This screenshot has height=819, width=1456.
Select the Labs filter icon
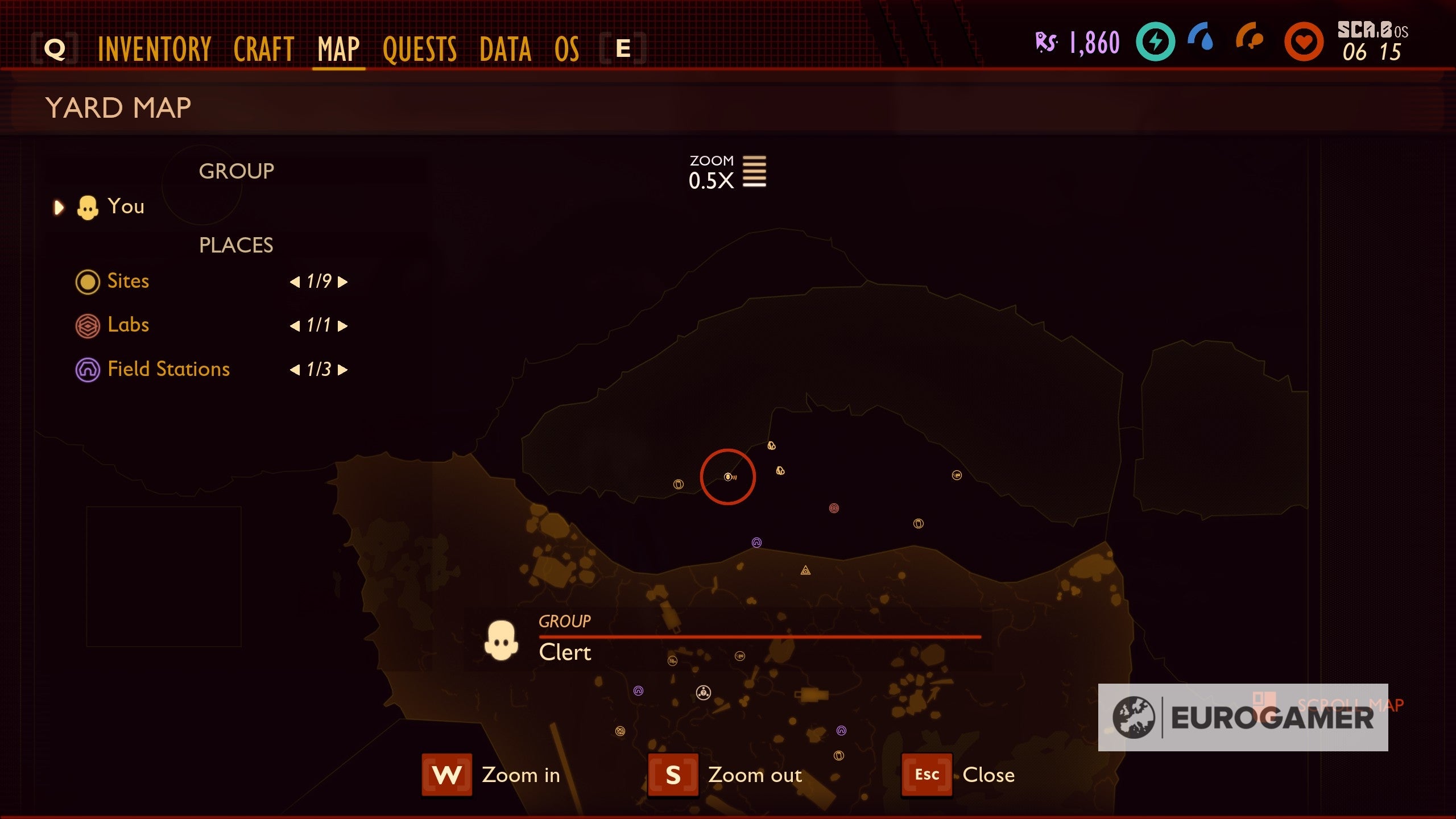tap(88, 325)
